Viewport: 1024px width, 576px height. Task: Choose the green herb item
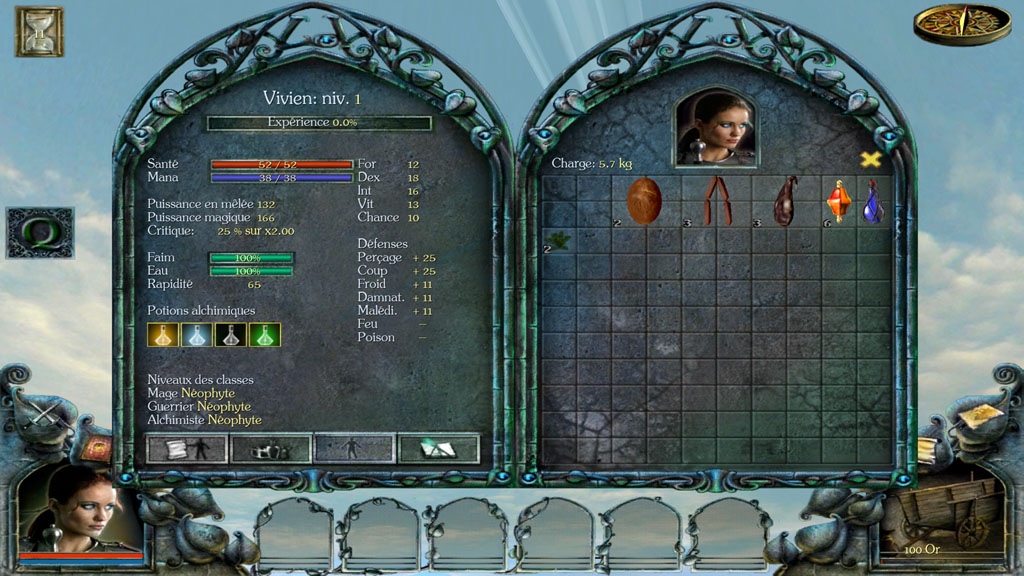coord(557,239)
